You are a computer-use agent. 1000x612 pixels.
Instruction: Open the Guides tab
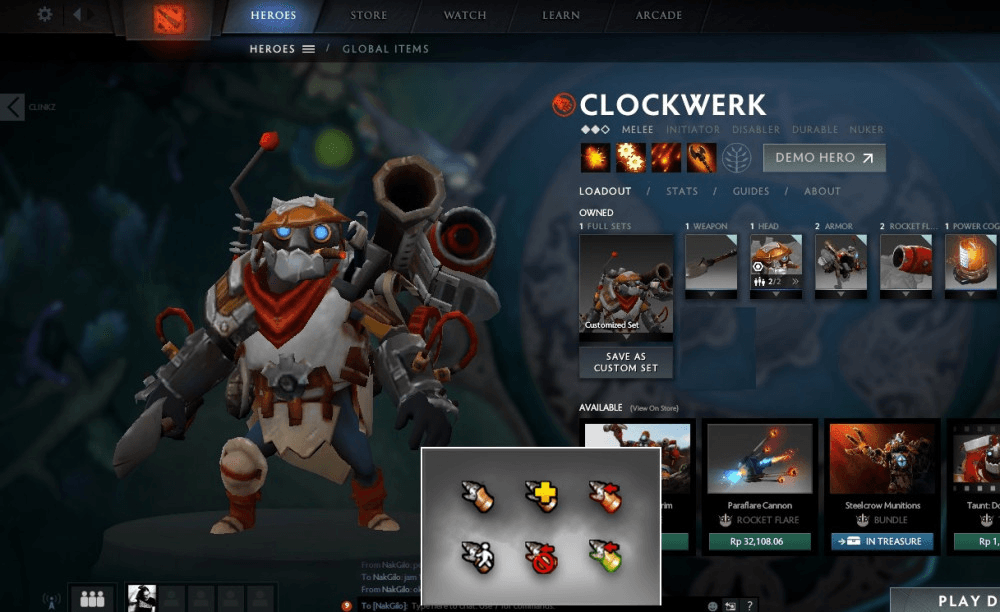pos(751,191)
